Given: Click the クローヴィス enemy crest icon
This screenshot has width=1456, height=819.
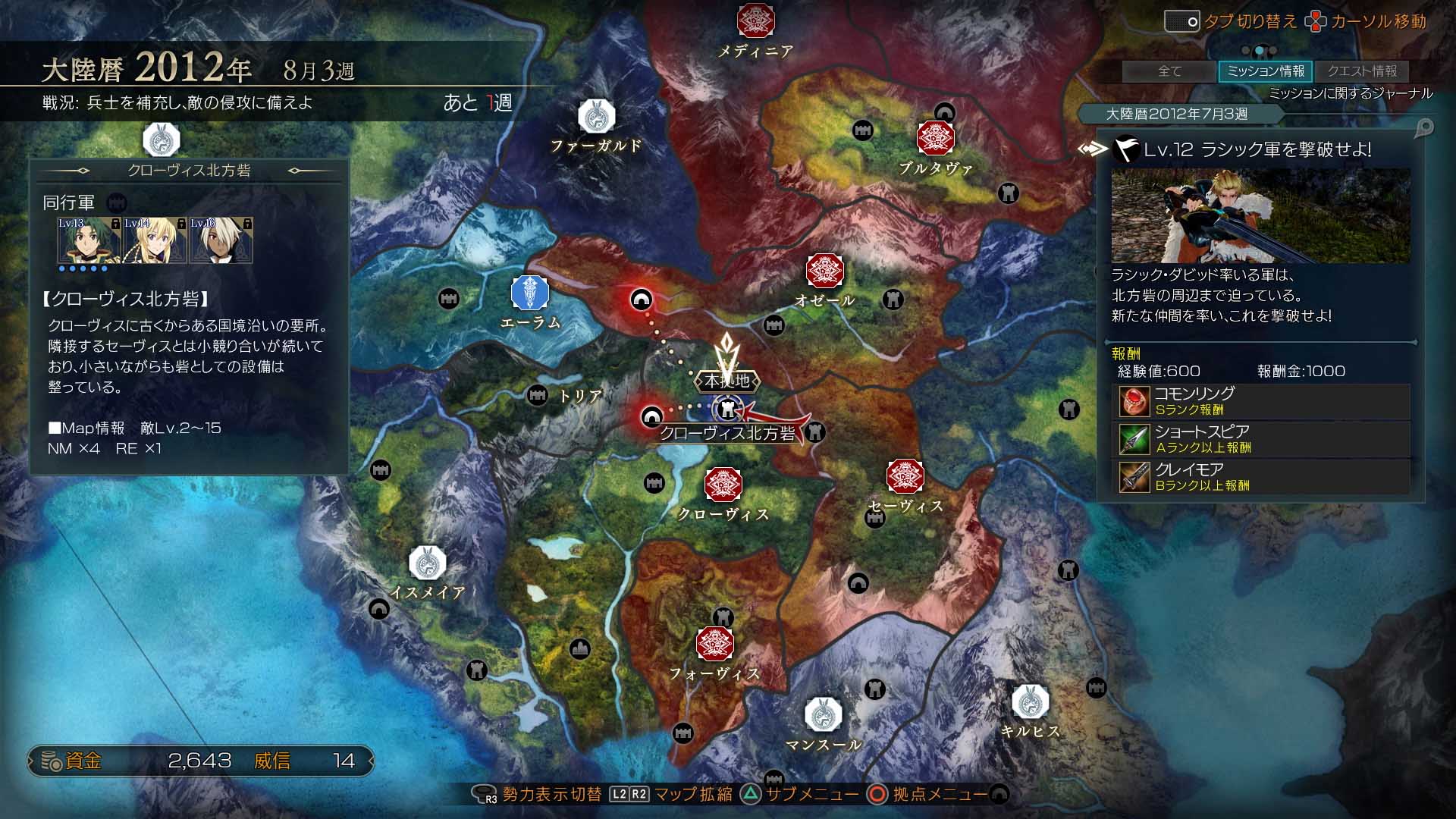Looking at the screenshot, I should tap(722, 485).
